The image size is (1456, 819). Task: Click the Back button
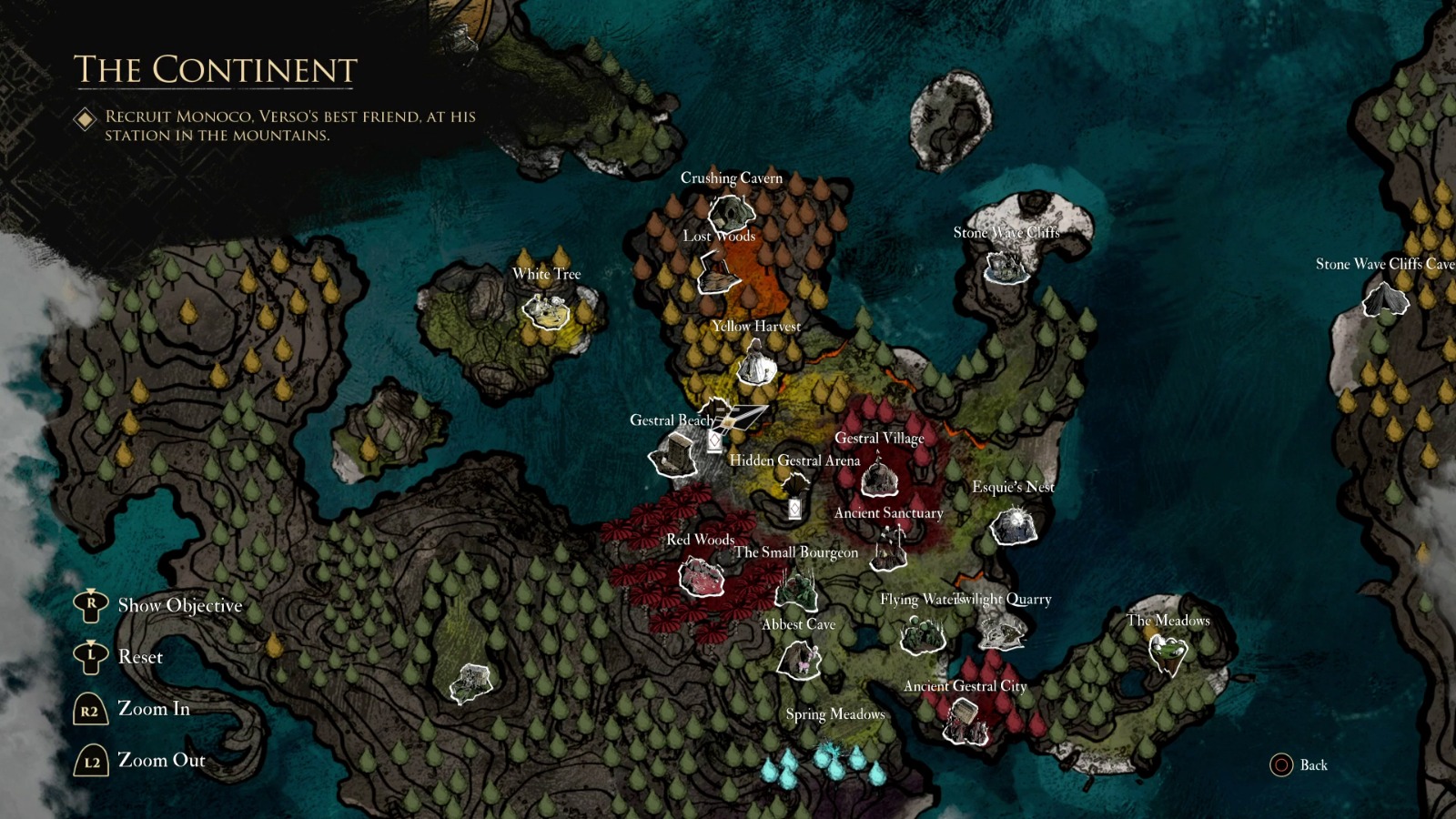point(1296,766)
